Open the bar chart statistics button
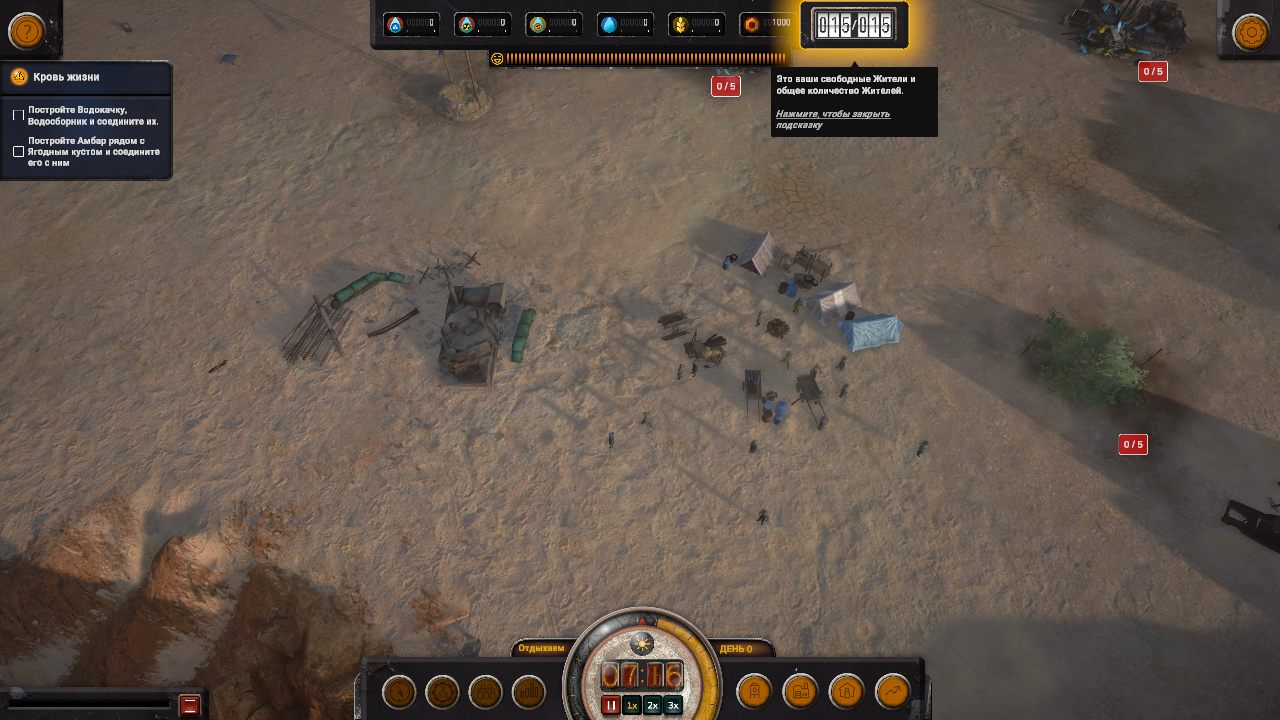Screen dimensions: 1280x720 pyautogui.click(x=529, y=691)
